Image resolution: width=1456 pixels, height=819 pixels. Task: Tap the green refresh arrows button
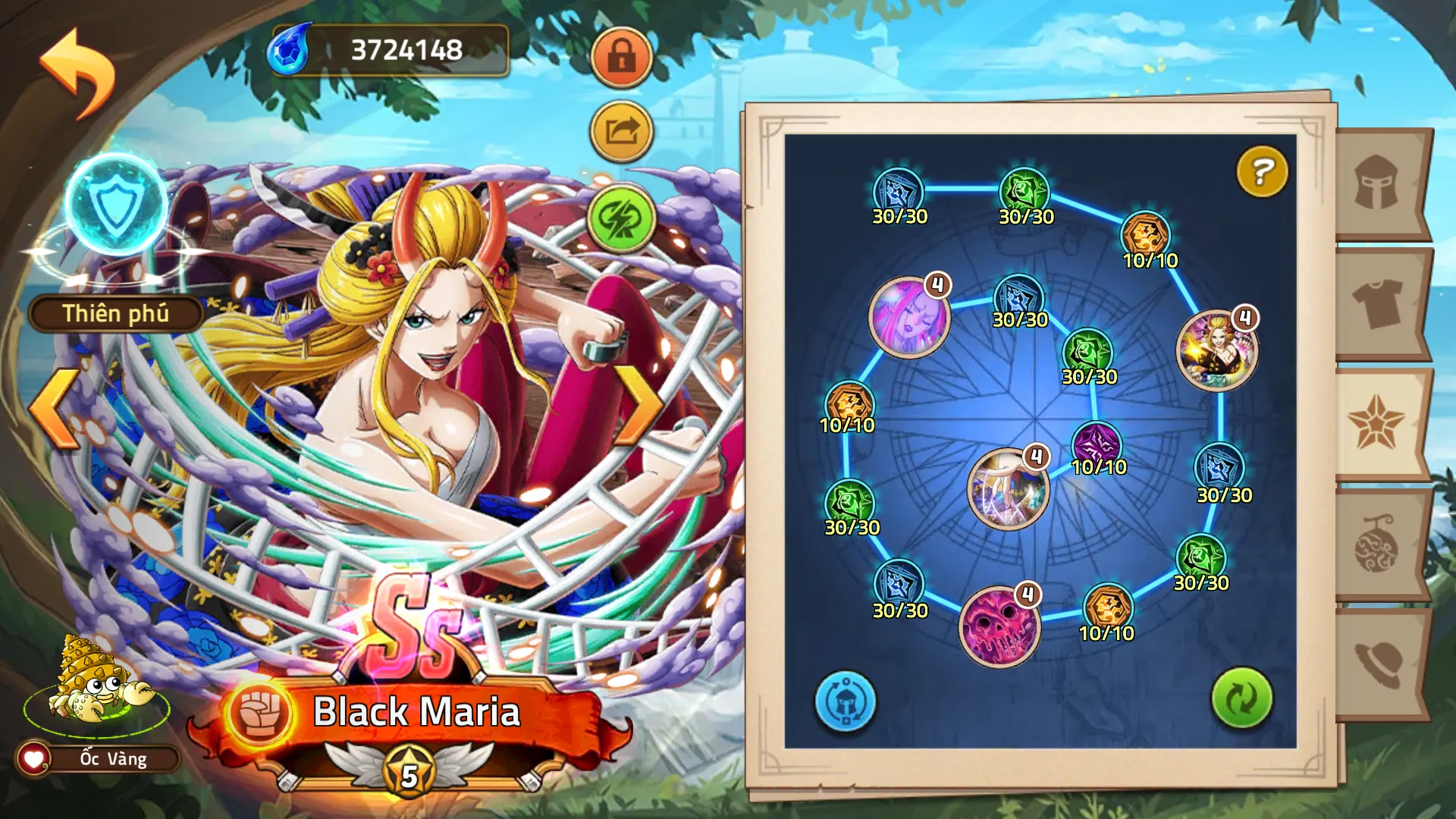(1241, 698)
